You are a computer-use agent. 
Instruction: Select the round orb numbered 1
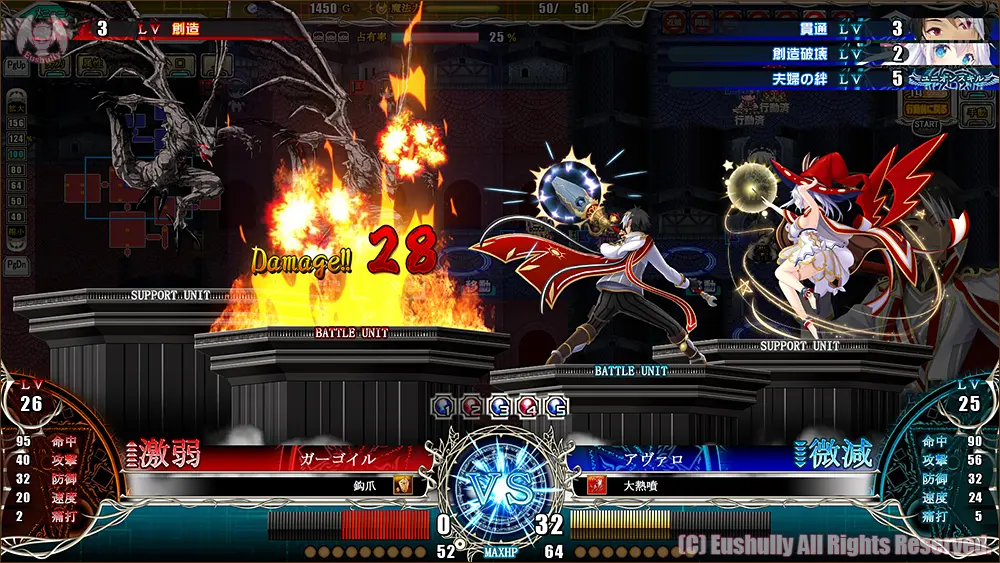443,405
